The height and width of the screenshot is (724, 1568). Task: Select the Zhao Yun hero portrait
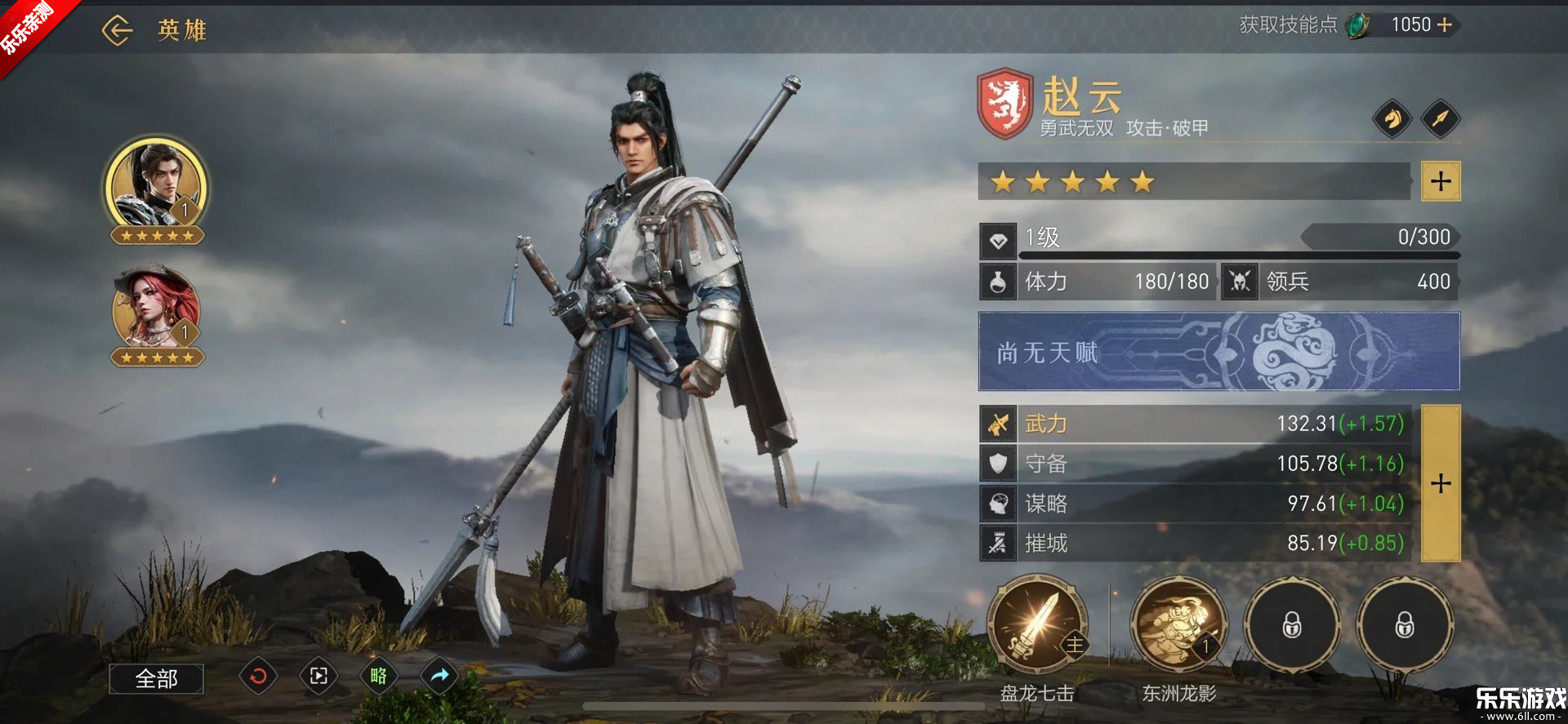click(156, 186)
